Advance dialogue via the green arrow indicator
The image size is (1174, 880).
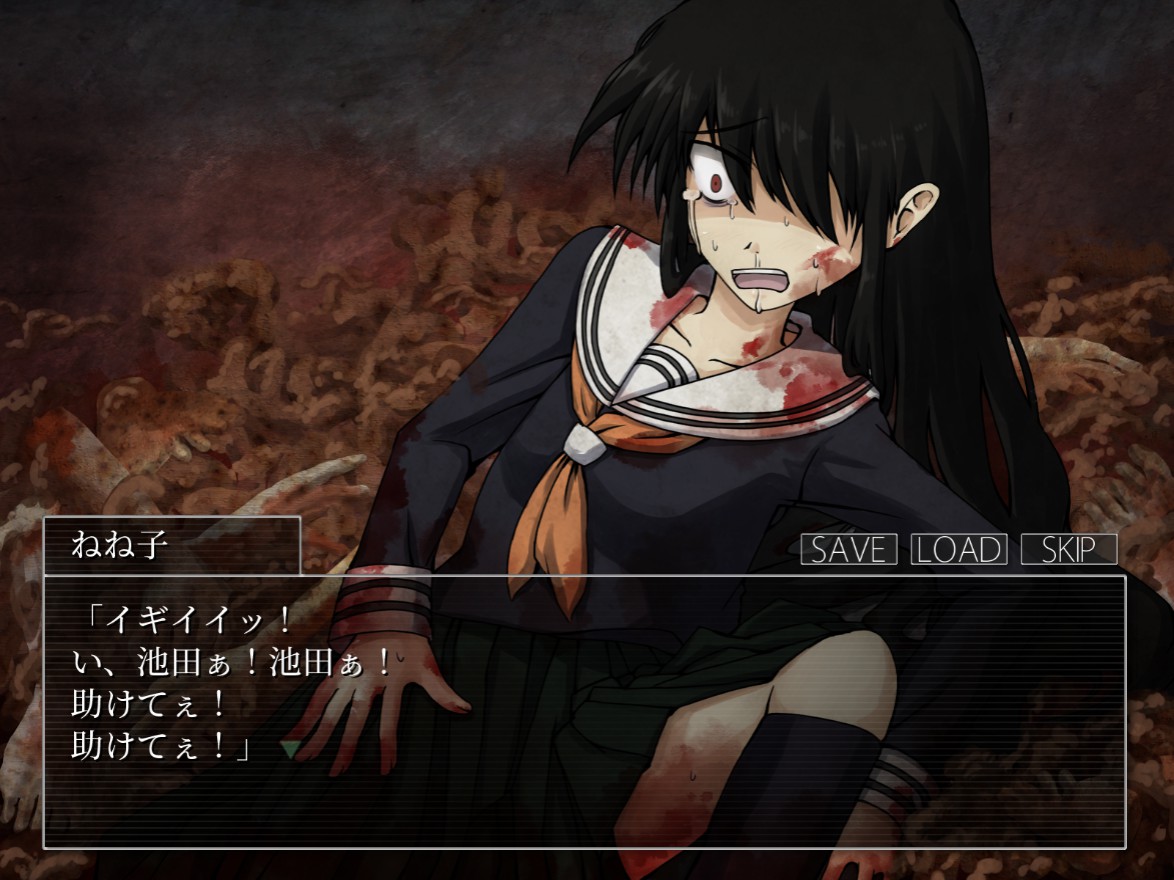[290, 747]
